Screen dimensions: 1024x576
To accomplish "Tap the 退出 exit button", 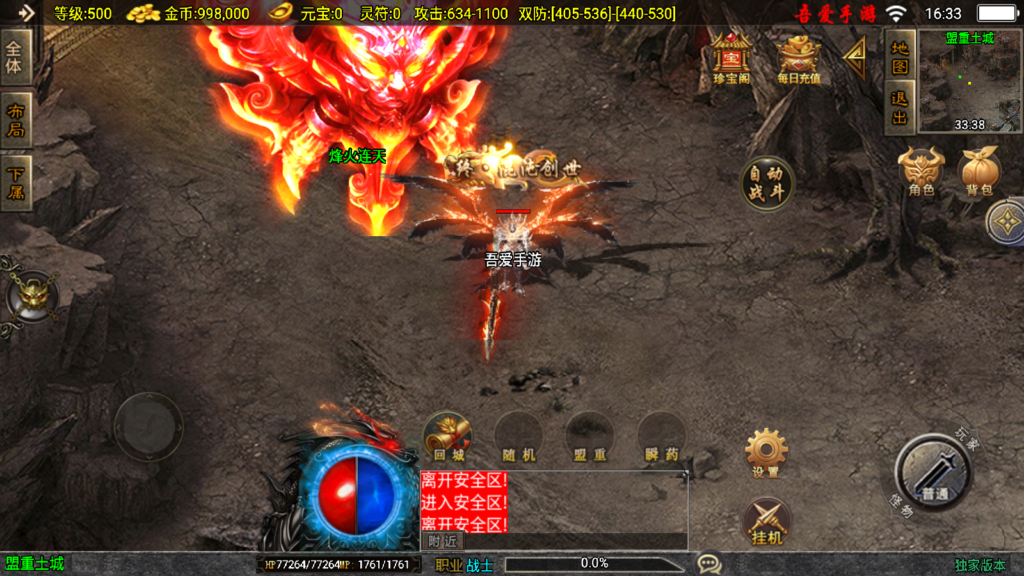I will 900,108.
